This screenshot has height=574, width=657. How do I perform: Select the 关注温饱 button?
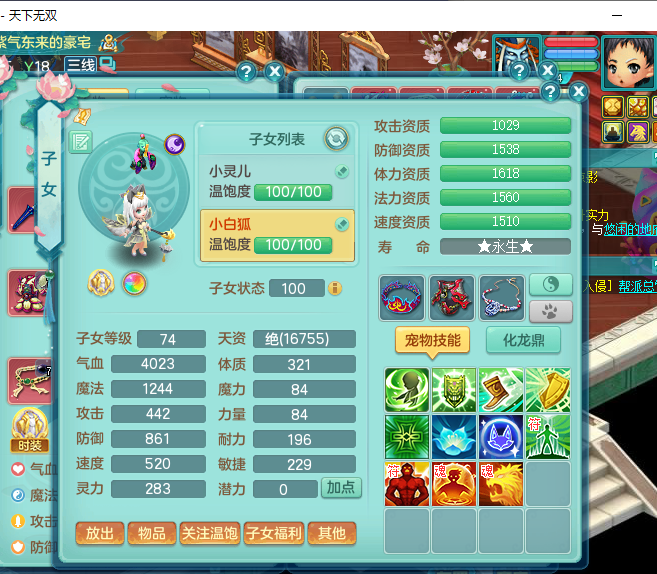click(210, 534)
